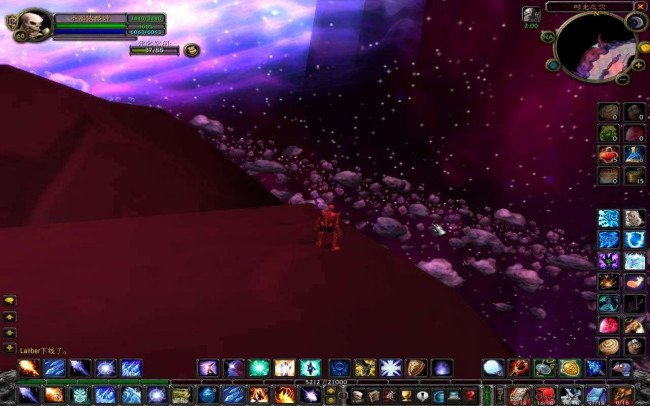Use the cinnamon roll food icon
Image resolution: width=650 pixels, height=406 pixels.
(609, 346)
